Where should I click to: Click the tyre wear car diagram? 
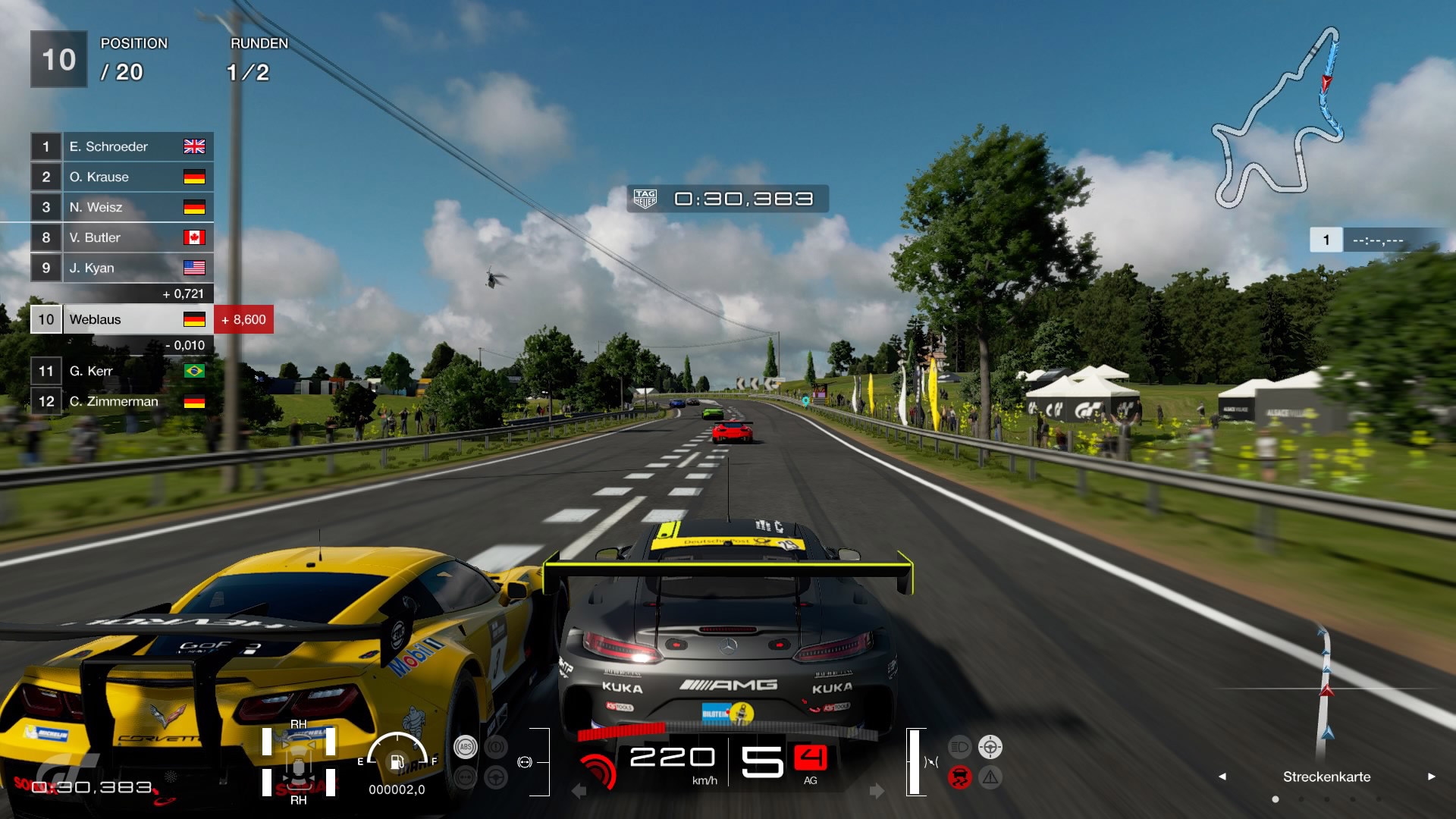[299, 762]
